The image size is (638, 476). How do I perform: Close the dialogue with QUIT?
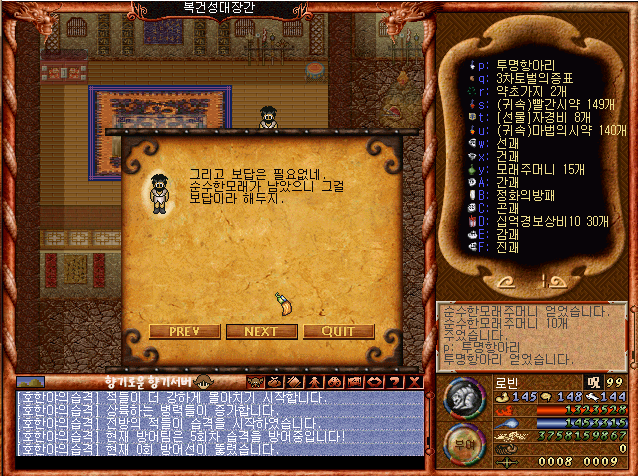click(339, 331)
